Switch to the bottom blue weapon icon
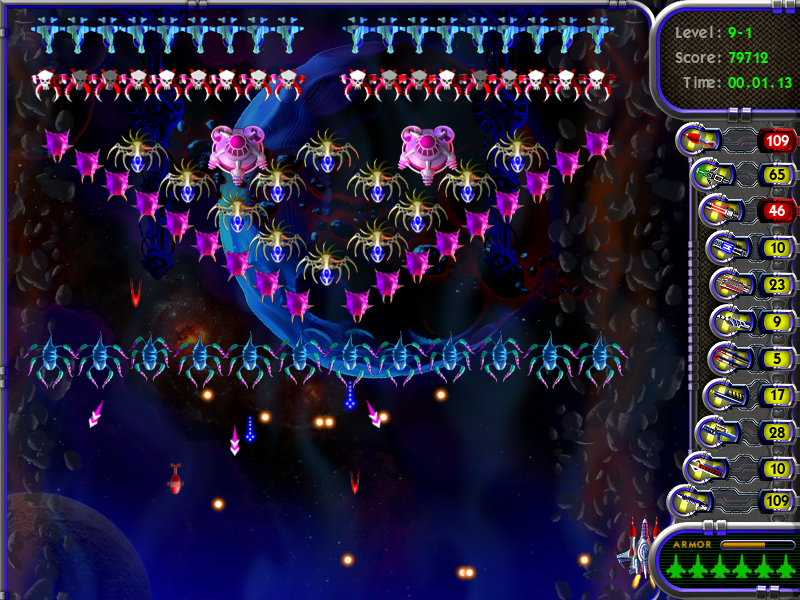Screen dimensions: 800x600 [x=692, y=500]
